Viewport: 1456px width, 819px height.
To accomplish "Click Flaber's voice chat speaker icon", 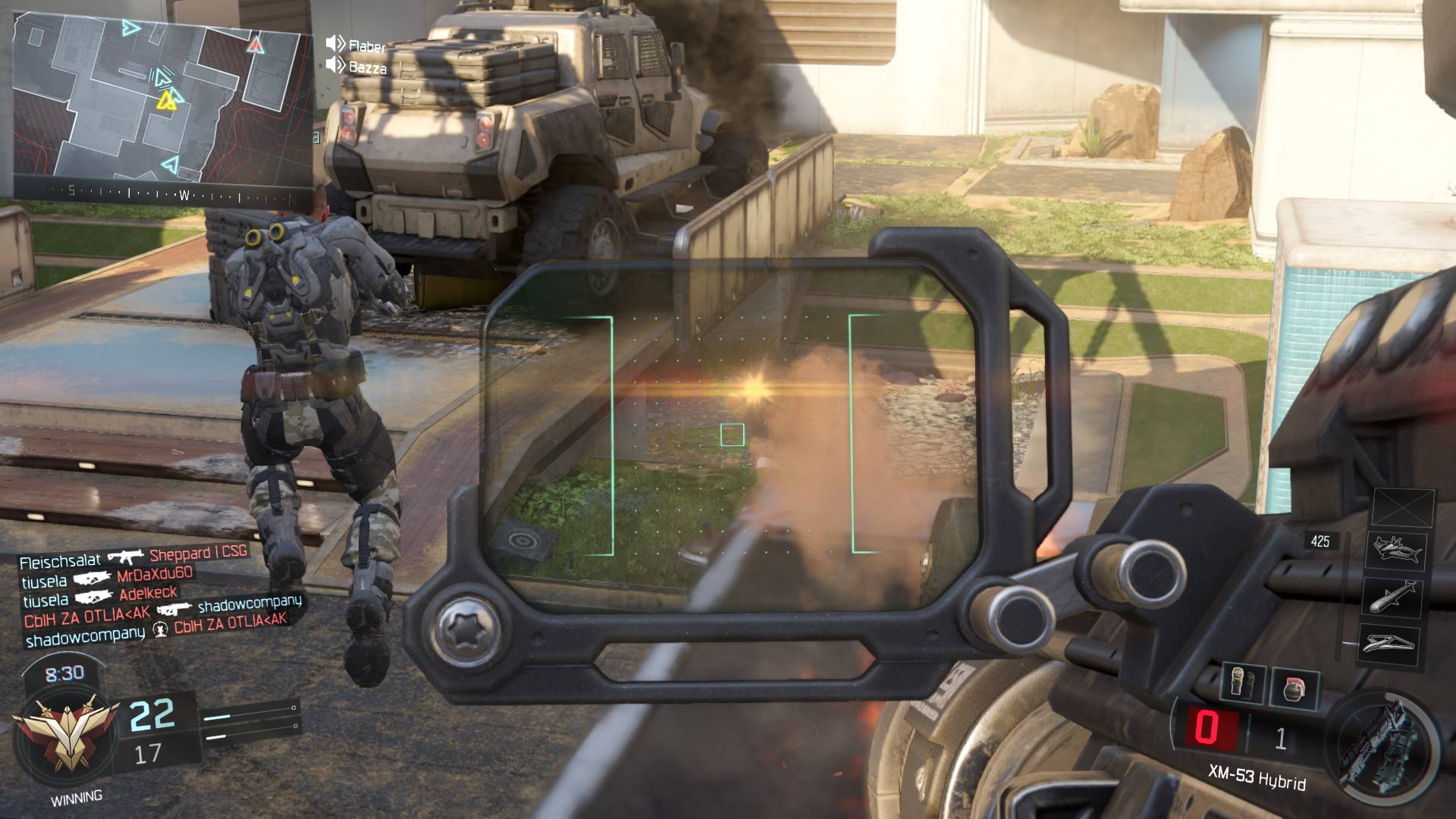I will pos(335,44).
